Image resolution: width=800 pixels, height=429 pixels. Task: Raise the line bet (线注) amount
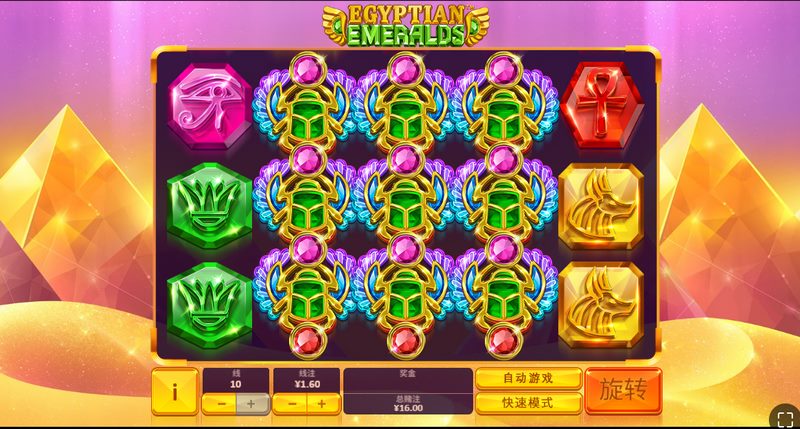pyautogui.click(x=321, y=404)
